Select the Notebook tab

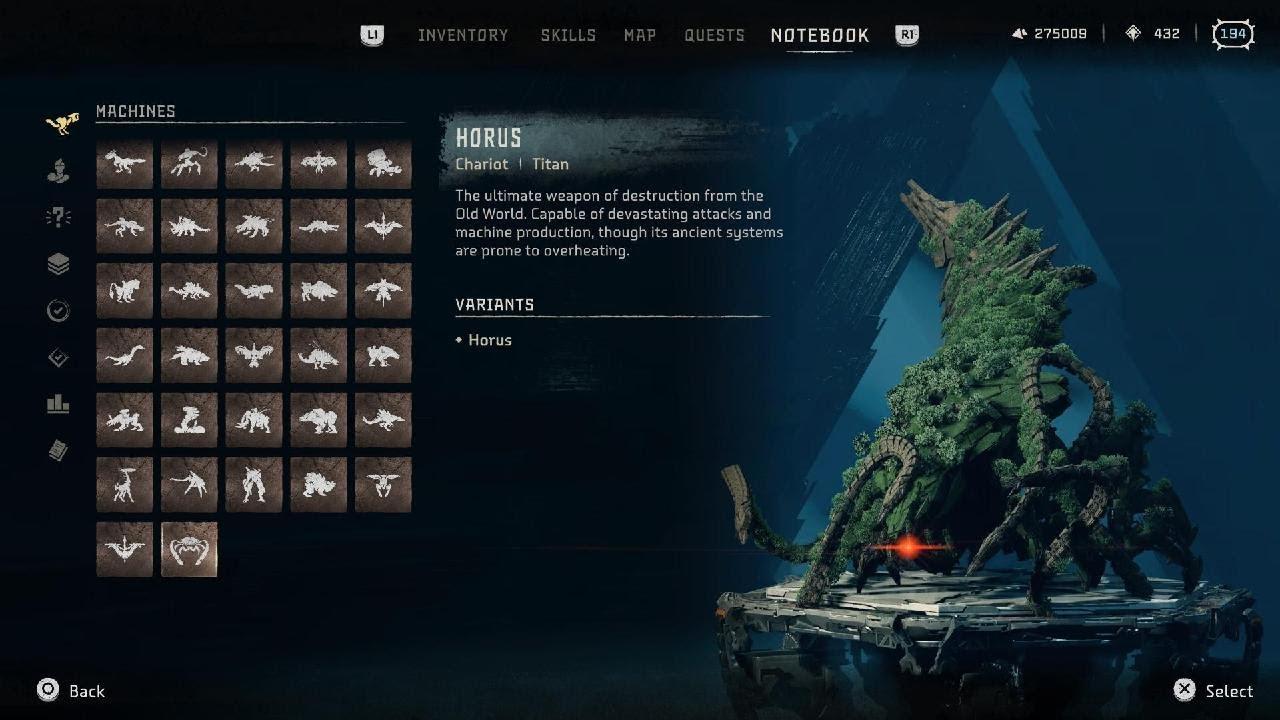pos(820,35)
